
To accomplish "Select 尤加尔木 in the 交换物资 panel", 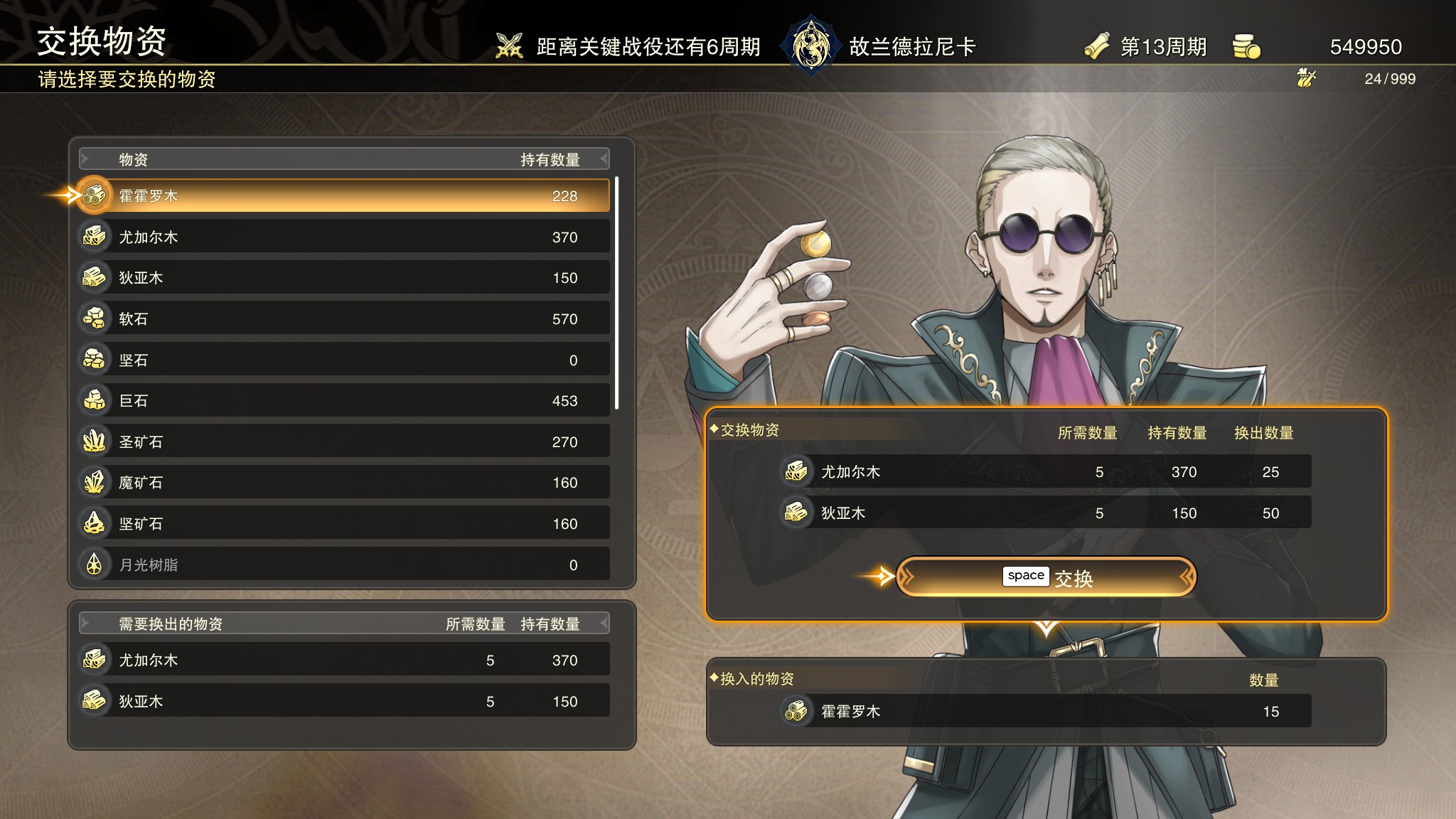I will point(1045,471).
